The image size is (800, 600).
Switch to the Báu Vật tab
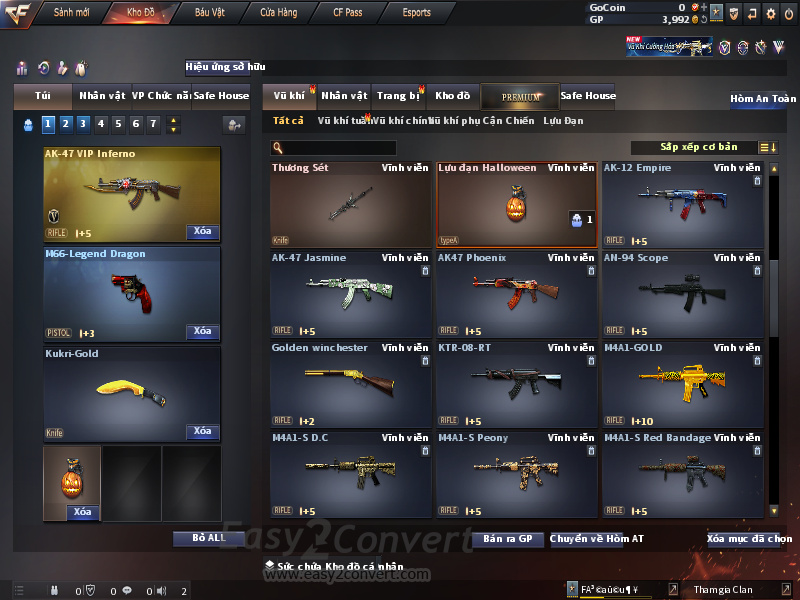coord(210,13)
